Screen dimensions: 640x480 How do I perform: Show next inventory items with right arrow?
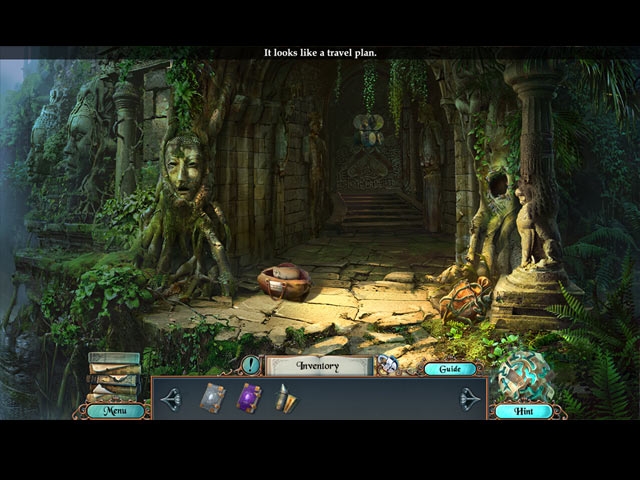(x=469, y=399)
